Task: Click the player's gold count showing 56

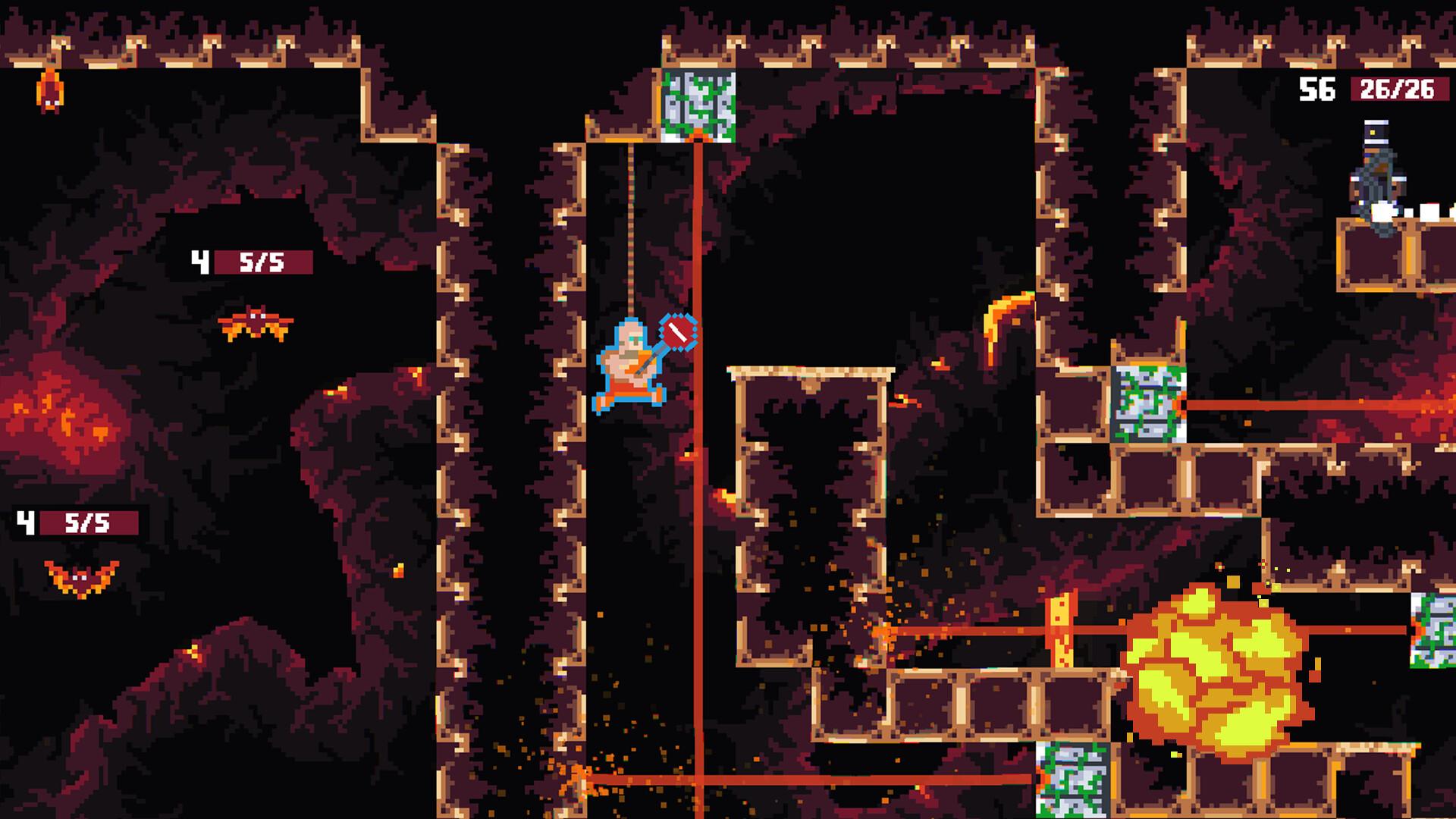Action: coord(1319,89)
